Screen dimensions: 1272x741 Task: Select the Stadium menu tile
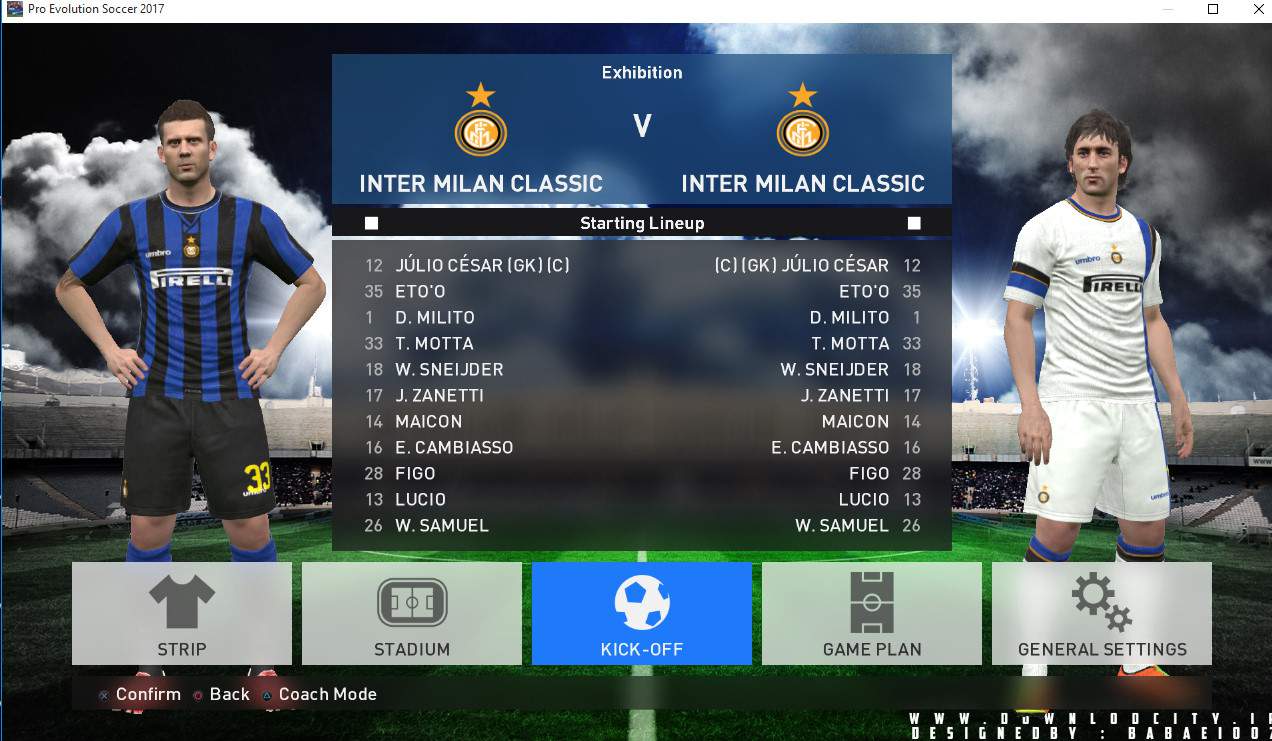[412, 613]
